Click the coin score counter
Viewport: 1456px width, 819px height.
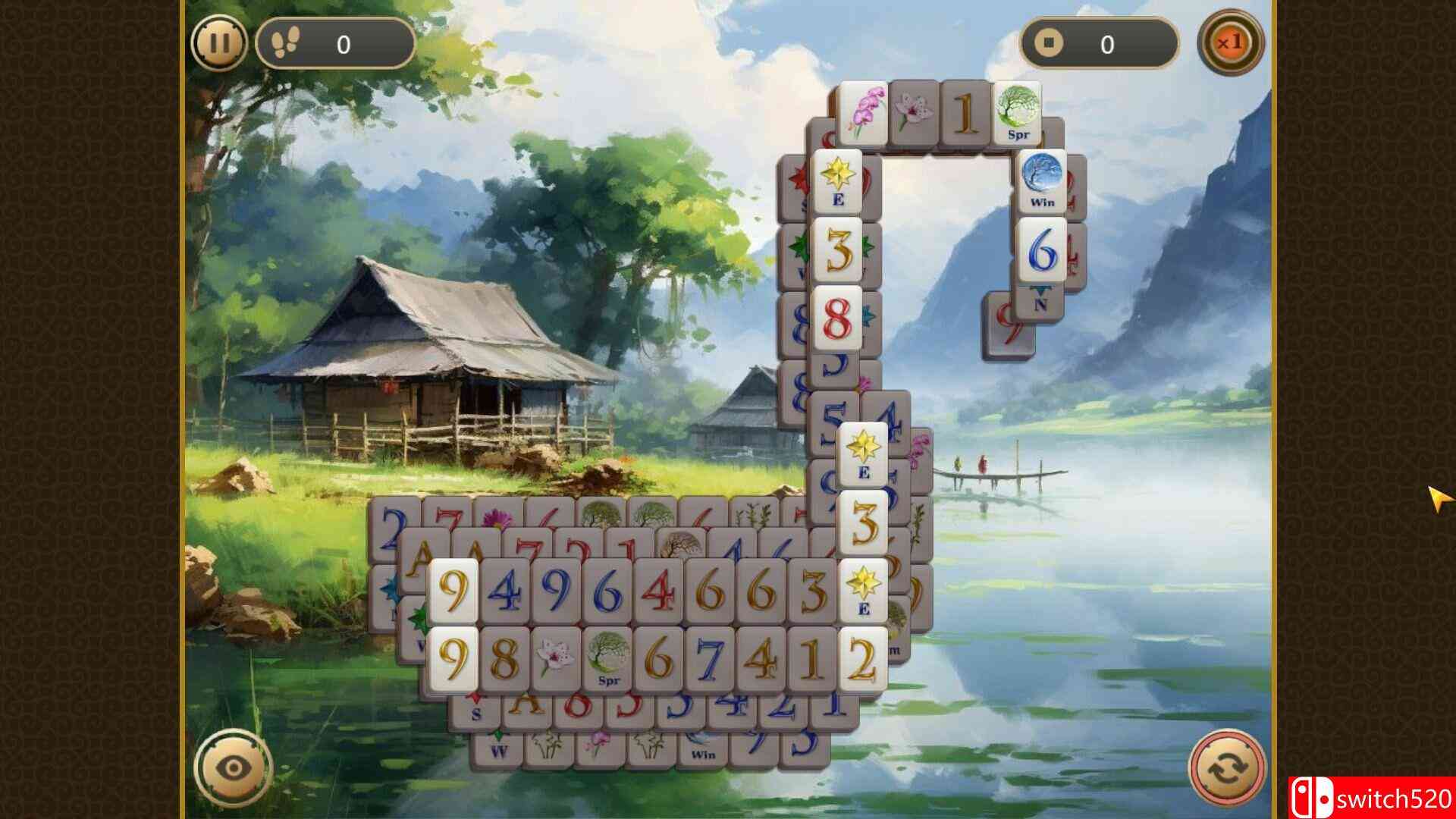tap(1103, 43)
